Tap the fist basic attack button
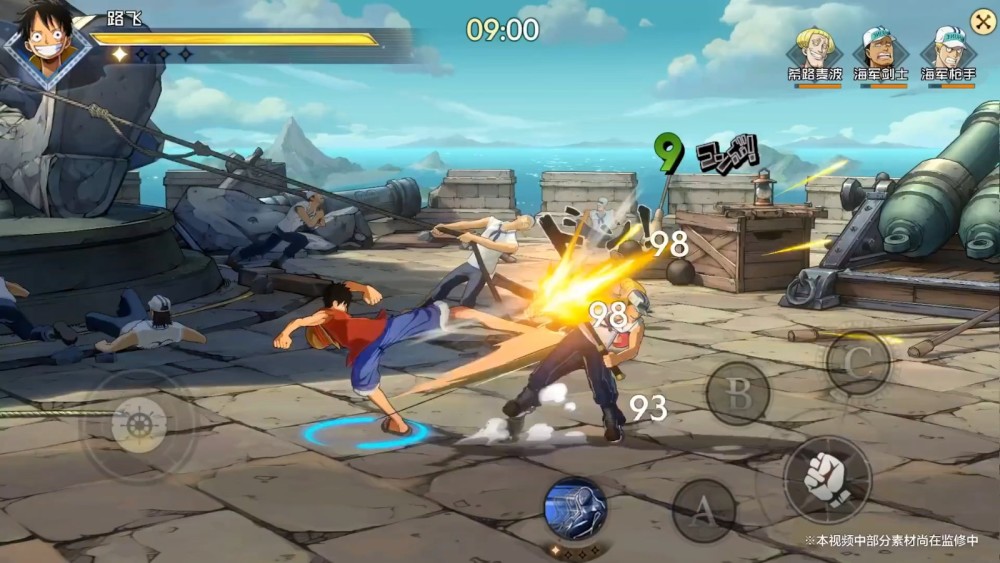Viewport: 1000px width, 563px height. click(x=826, y=480)
